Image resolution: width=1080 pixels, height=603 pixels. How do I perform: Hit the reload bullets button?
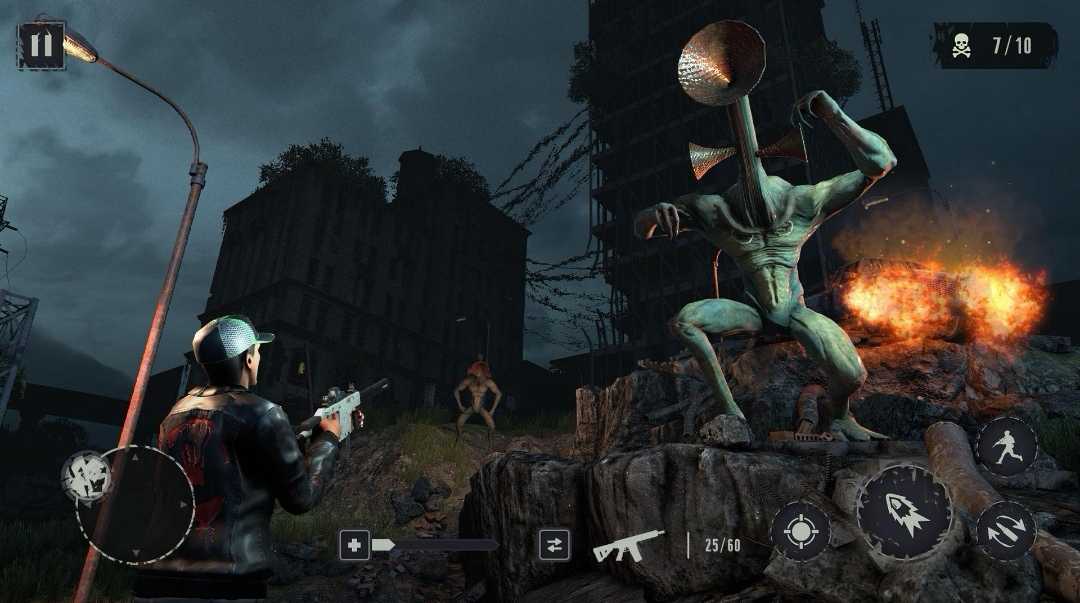[1005, 530]
